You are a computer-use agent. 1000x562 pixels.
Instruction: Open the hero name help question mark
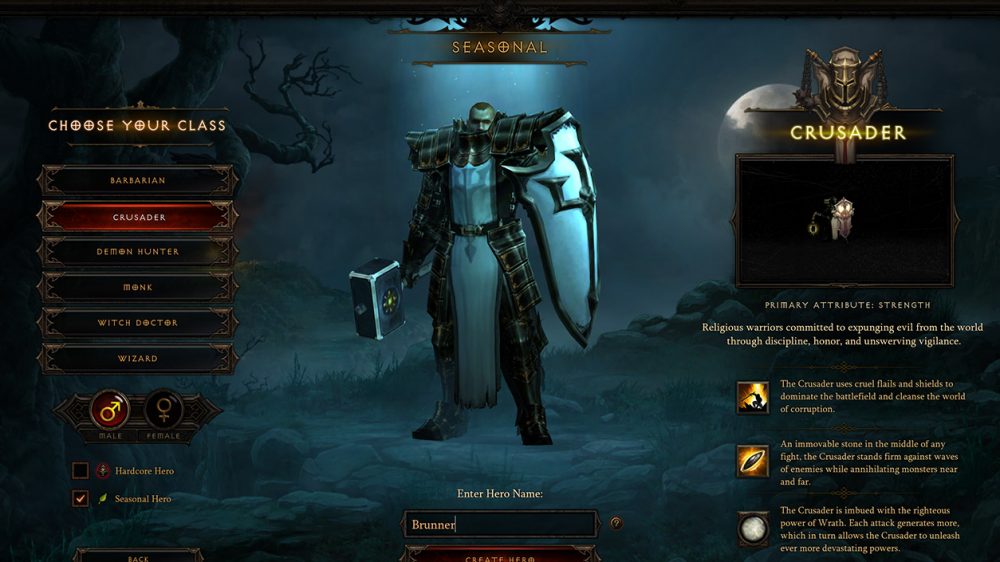click(616, 523)
